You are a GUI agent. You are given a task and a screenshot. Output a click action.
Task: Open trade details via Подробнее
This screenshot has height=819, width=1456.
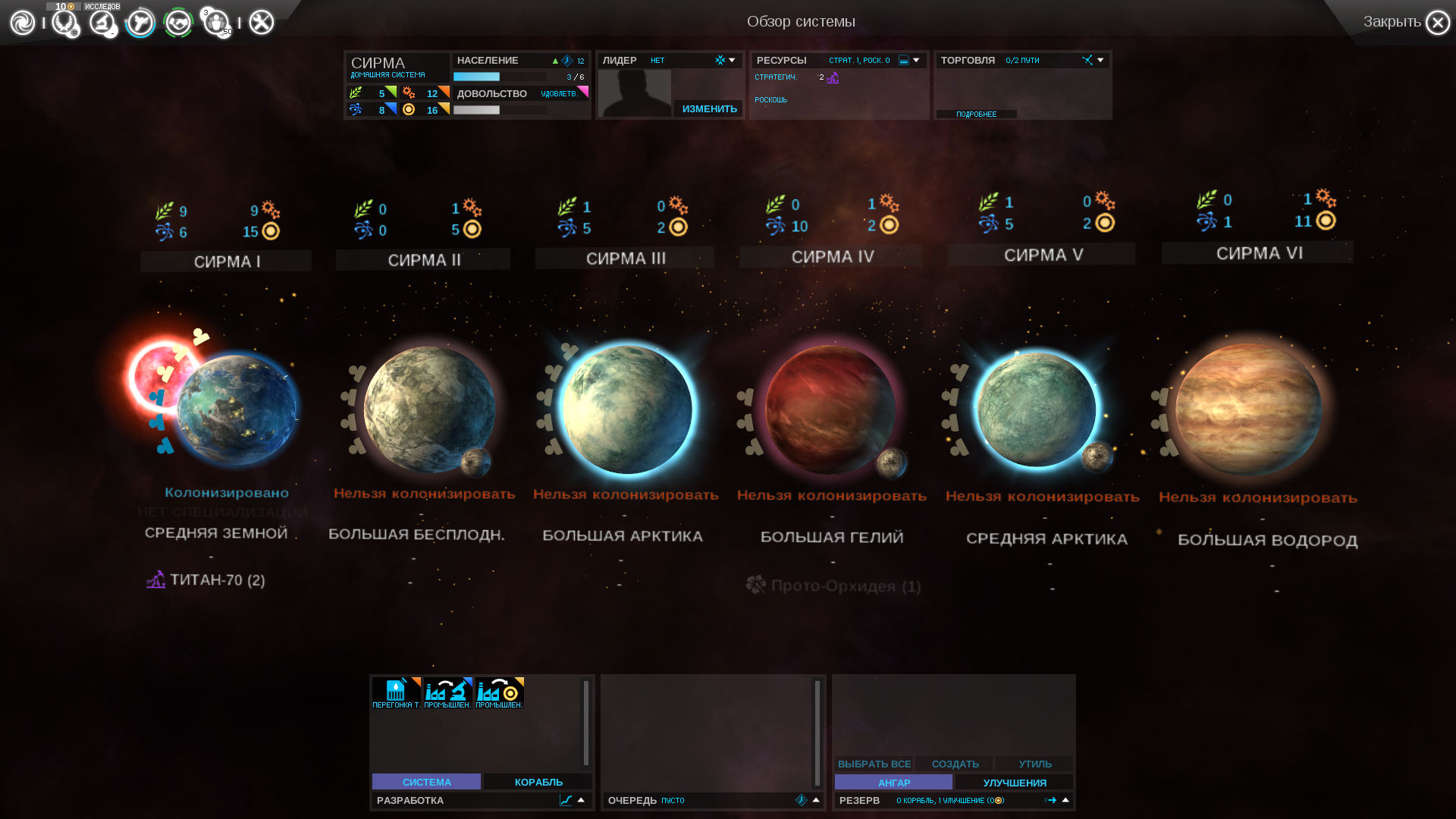[976, 115]
